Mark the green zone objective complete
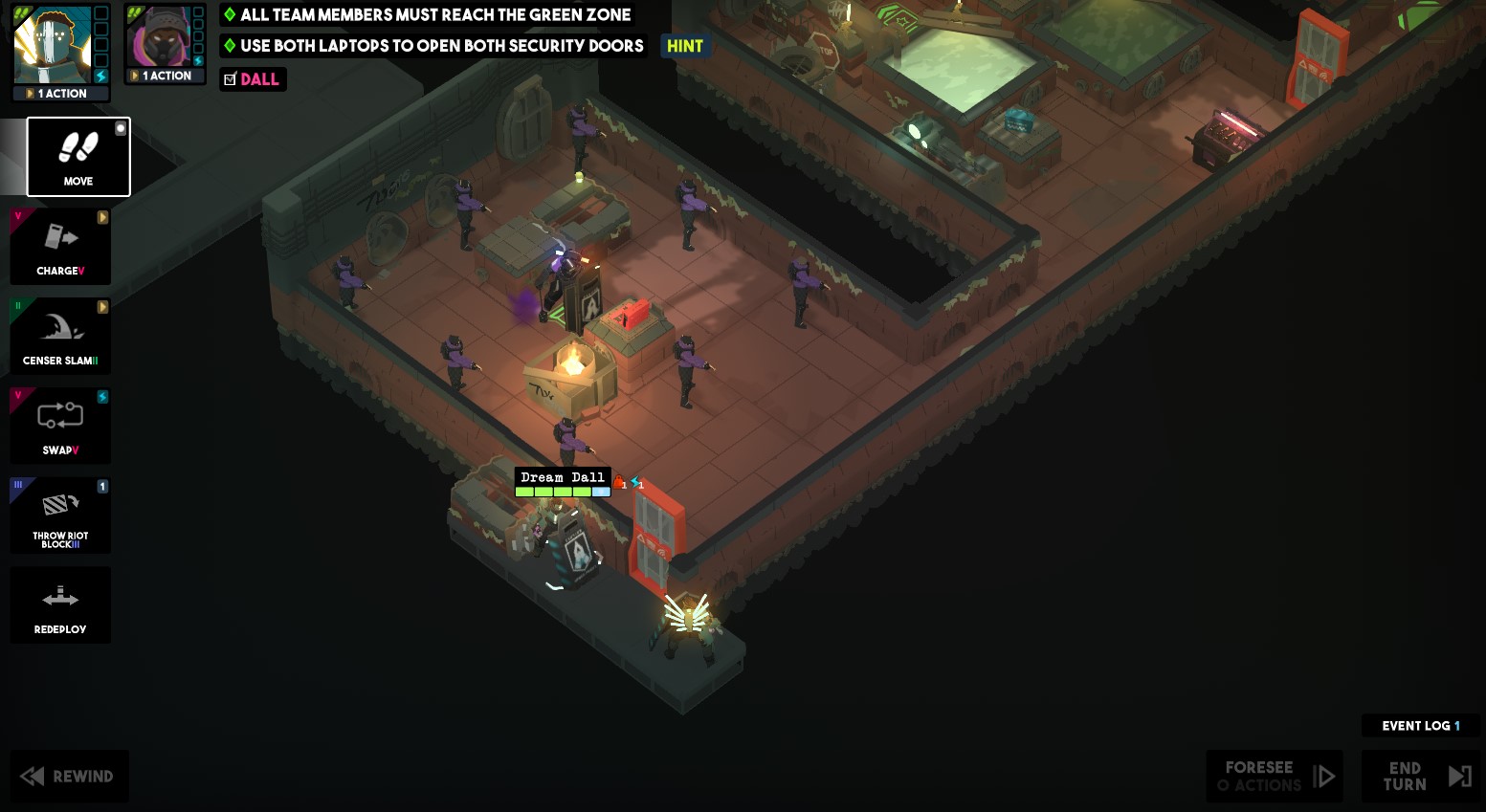 pos(229,14)
